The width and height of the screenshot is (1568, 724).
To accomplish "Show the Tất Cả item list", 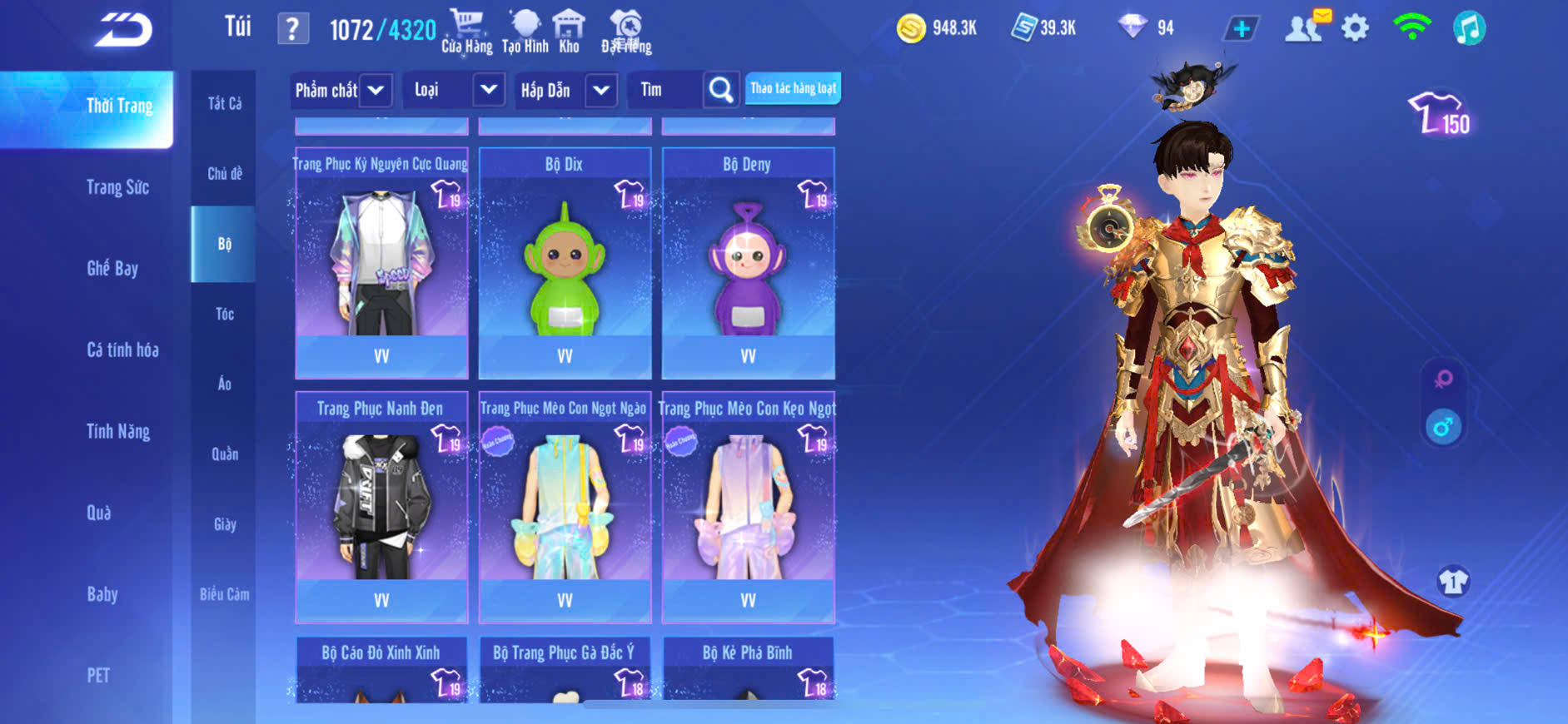I will [224, 103].
